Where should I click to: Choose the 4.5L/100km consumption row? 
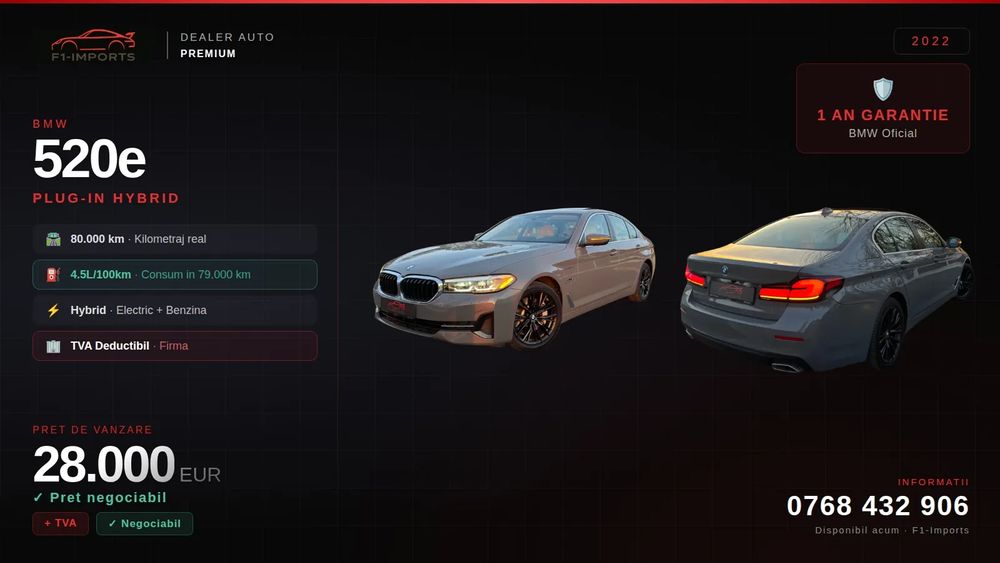point(175,275)
